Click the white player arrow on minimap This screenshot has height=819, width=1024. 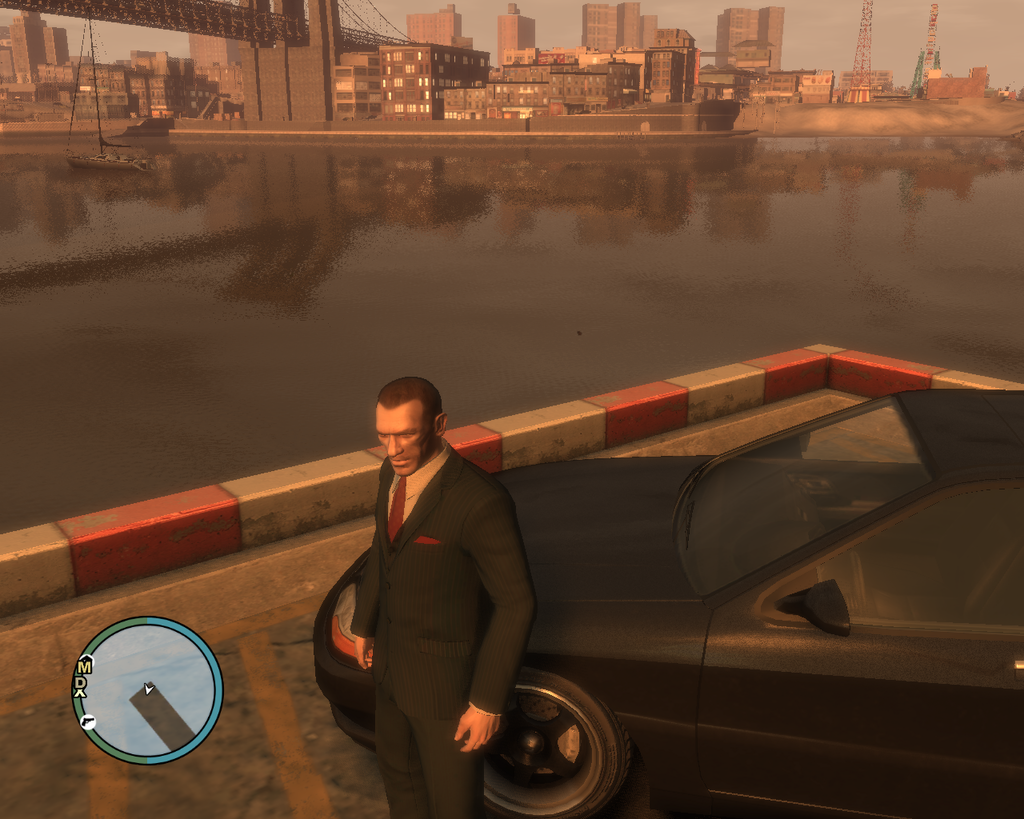(x=148, y=688)
